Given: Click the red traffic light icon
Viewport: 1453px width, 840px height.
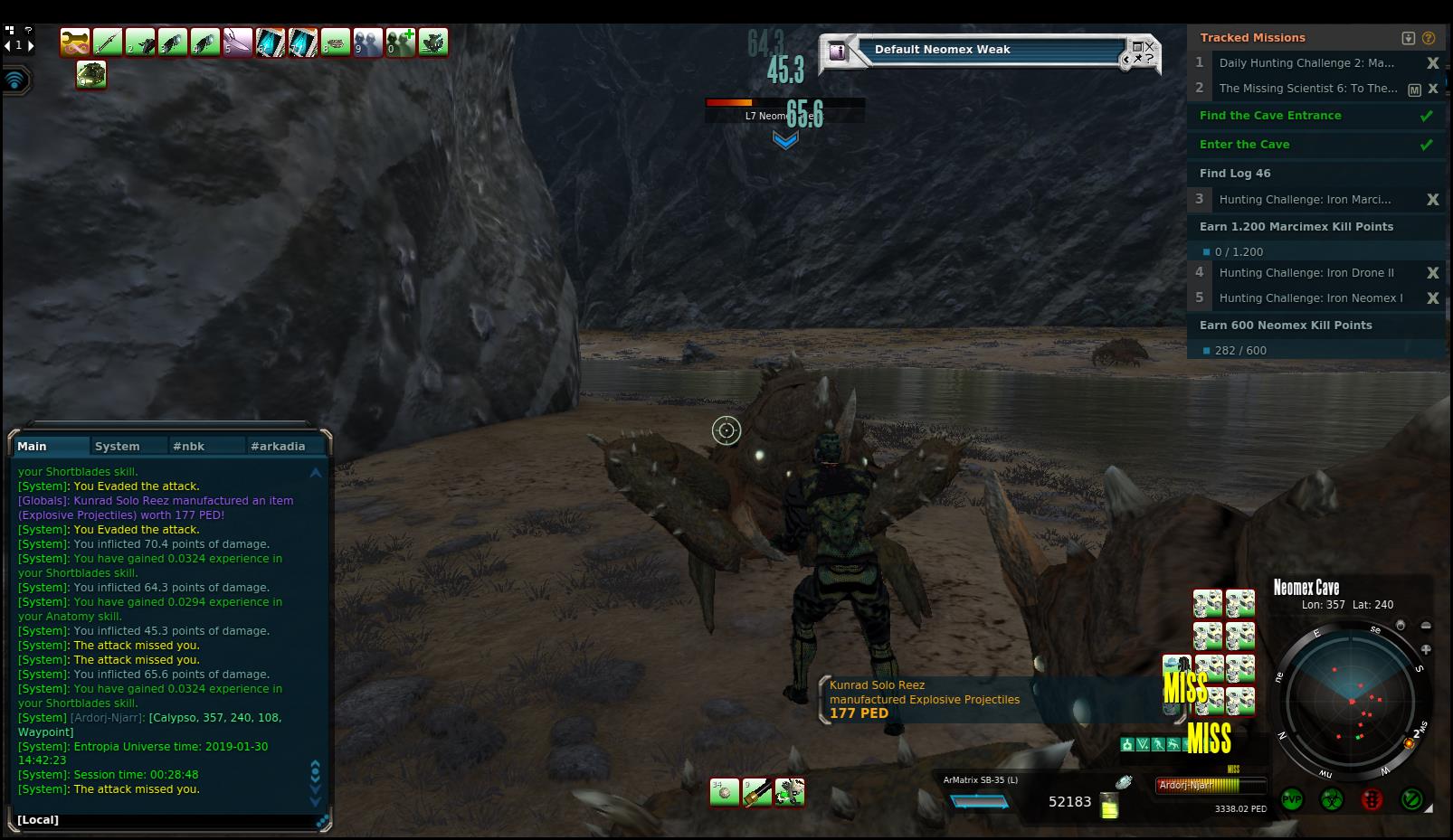Looking at the screenshot, I should [x=1372, y=800].
